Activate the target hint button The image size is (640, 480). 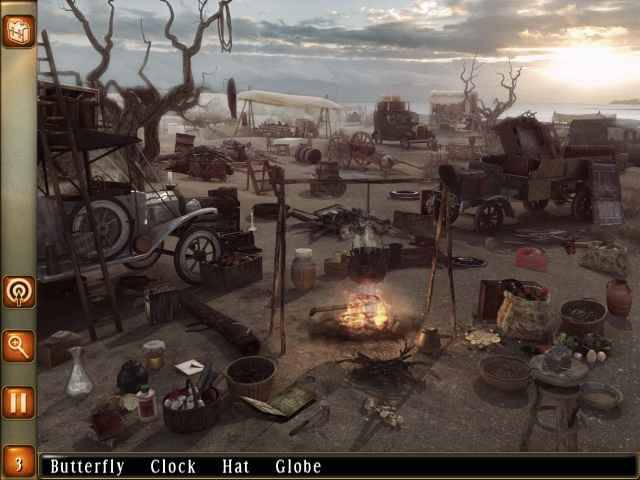(18, 292)
